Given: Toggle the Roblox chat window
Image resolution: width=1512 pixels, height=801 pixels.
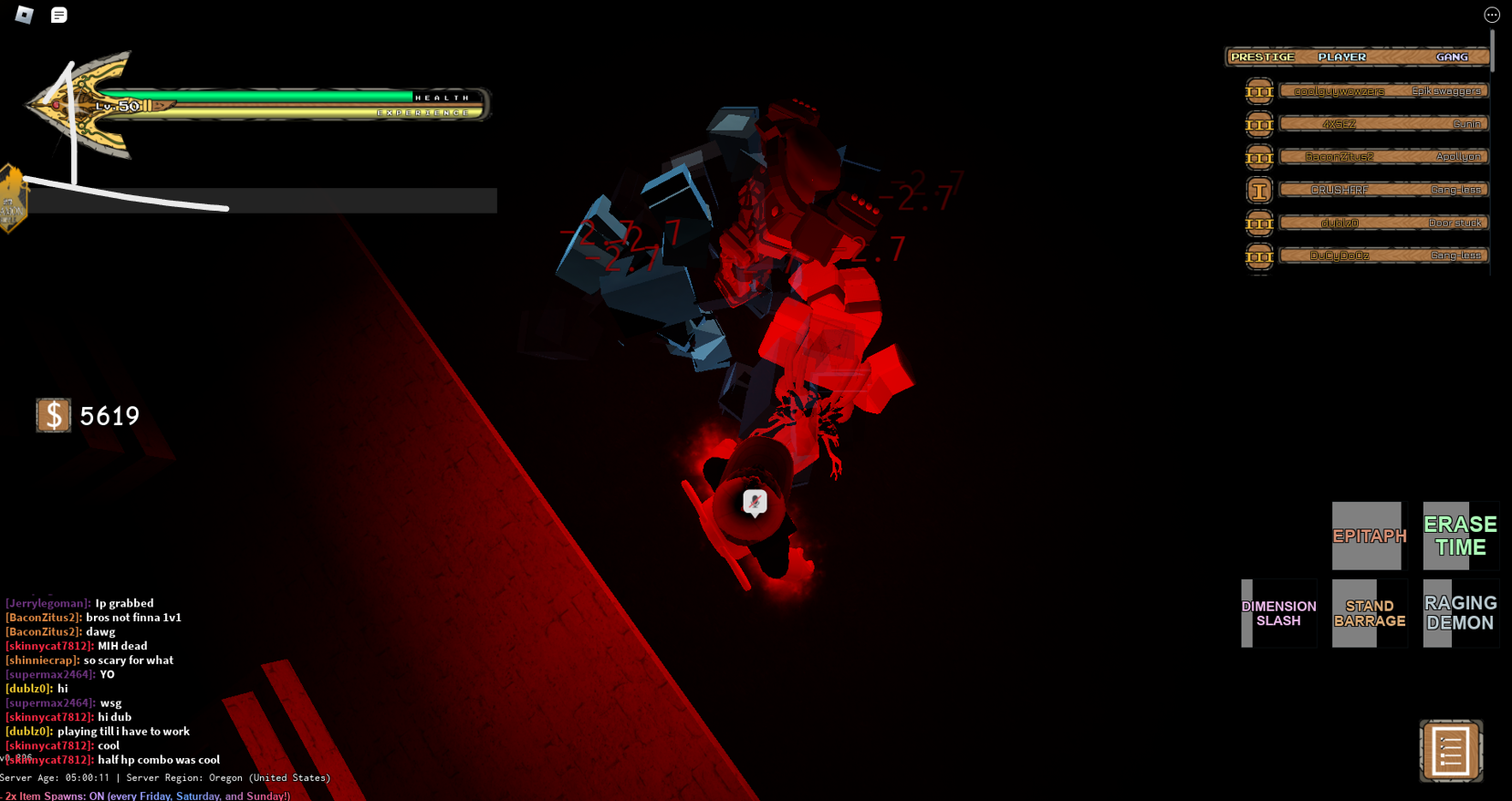Looking at the screenshot, I should coord(59,15).
